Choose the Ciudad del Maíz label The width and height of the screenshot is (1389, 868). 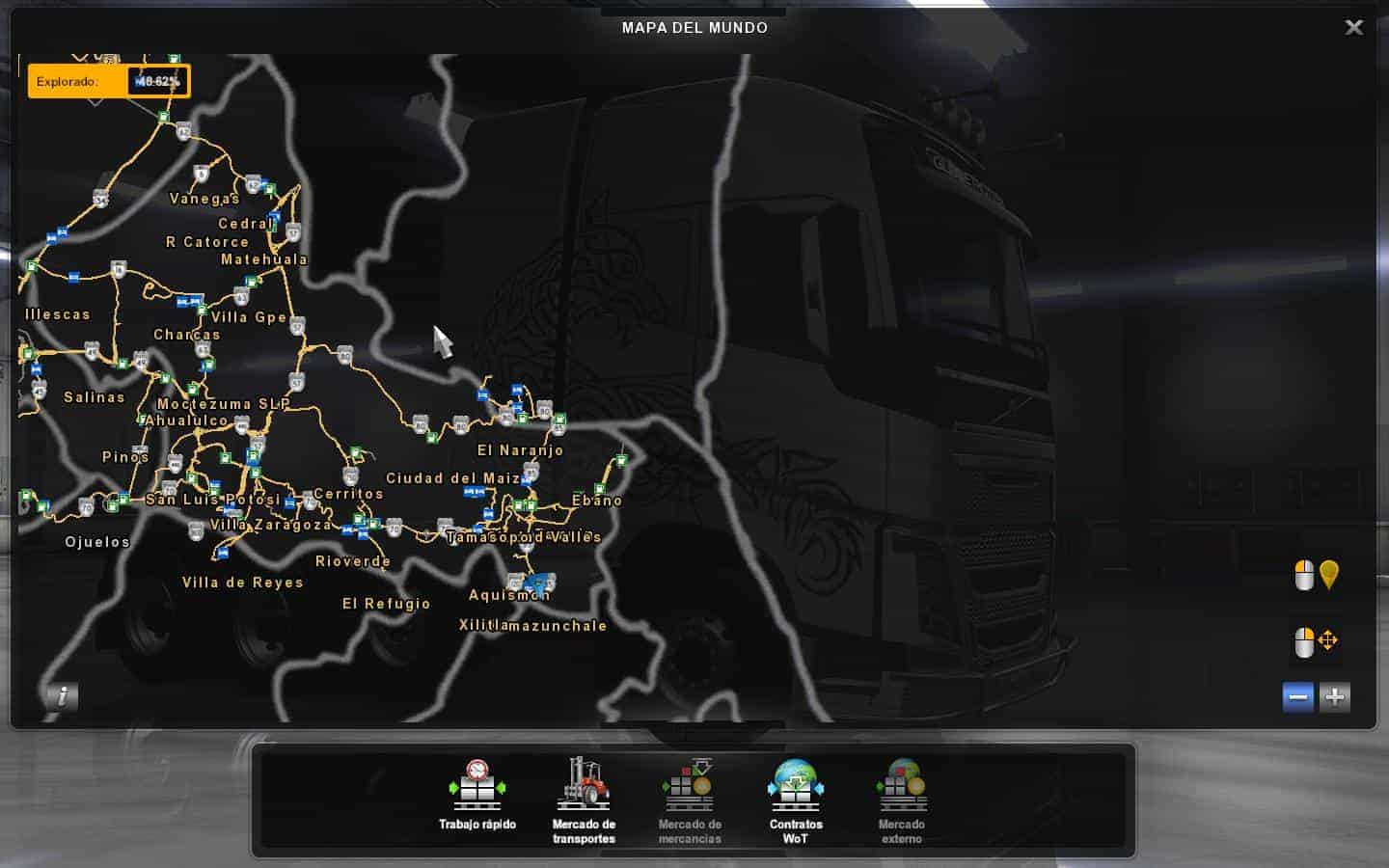452,478
